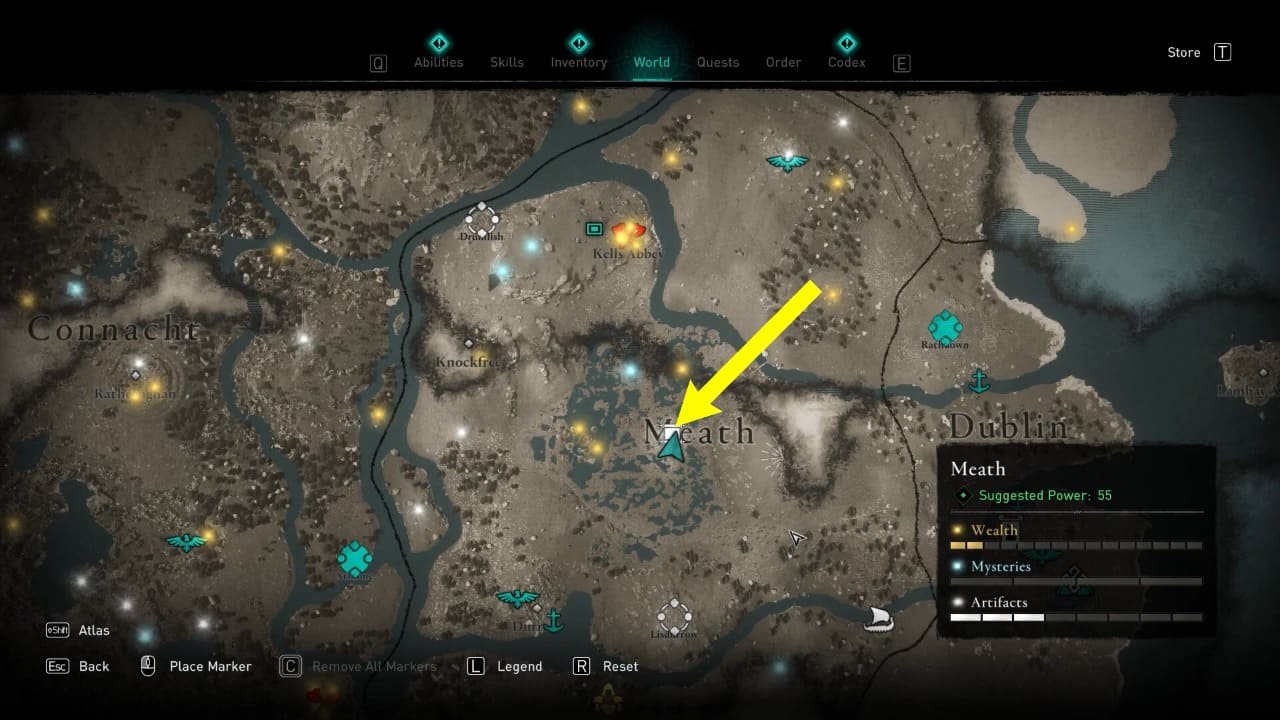
Task: Open the Codex tab
Action: (846, 61)
